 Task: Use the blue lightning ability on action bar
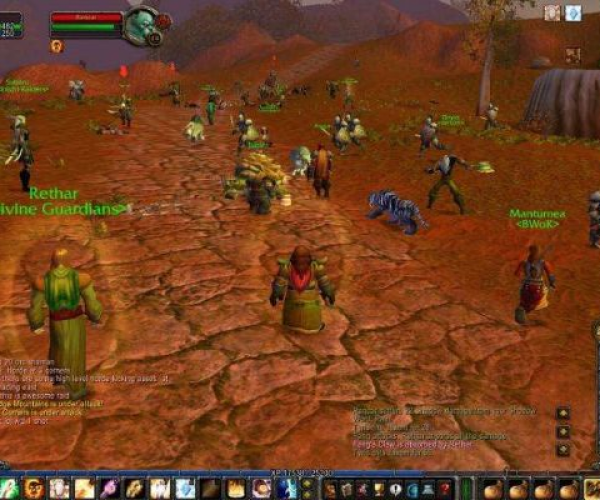[x=286, y=488]
